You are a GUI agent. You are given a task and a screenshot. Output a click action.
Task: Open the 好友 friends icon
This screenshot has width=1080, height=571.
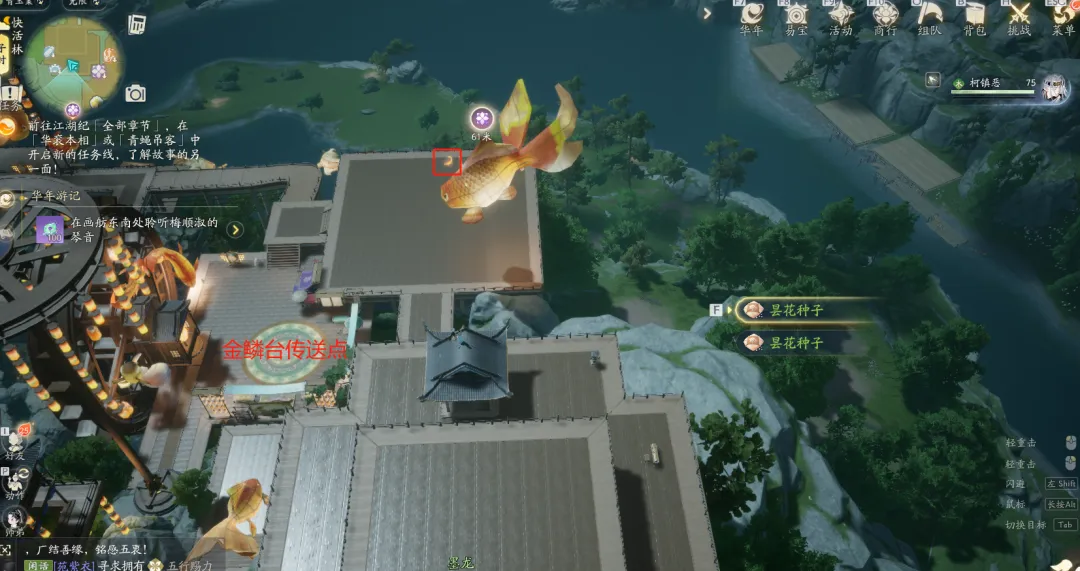pyautogui.click(x=14, y=439)
